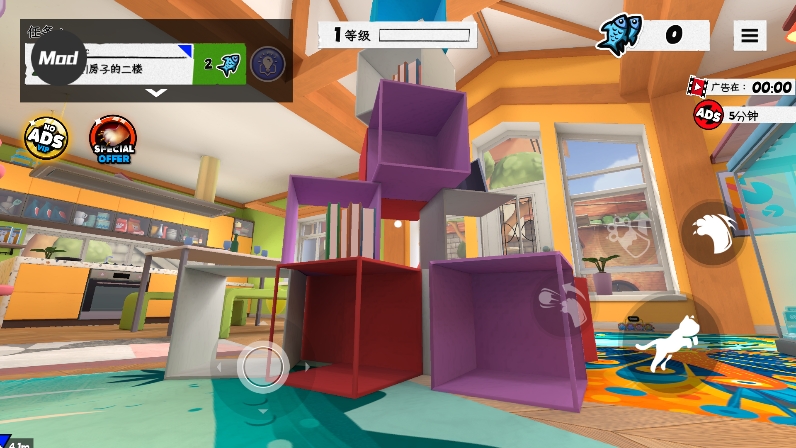Activate the cat paw swipe button
This screenshot has height=448, width=796.
pyautogui.click(x=712, y=231)
